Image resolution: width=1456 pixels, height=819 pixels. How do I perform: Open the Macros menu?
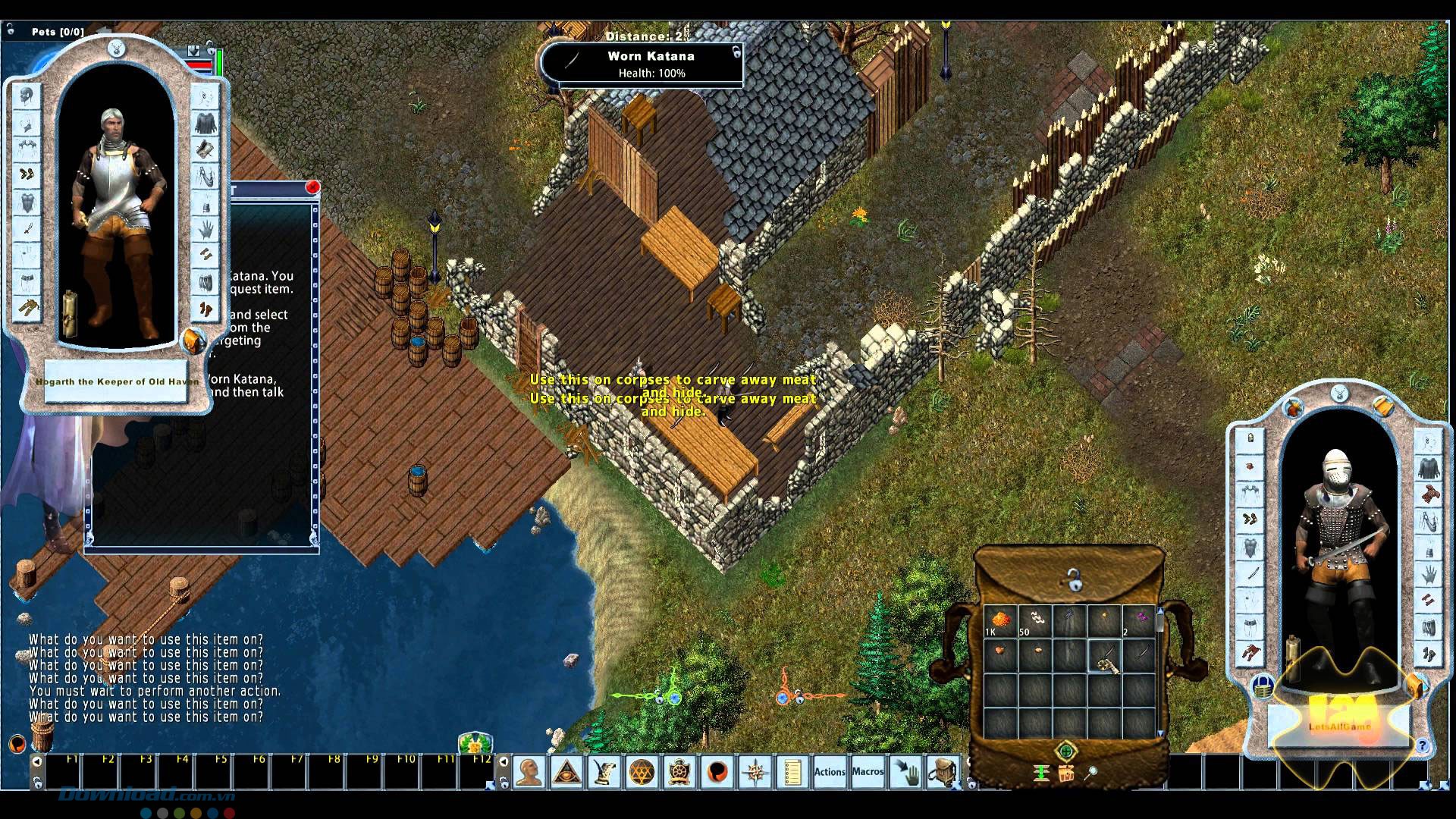pos(868,772)
